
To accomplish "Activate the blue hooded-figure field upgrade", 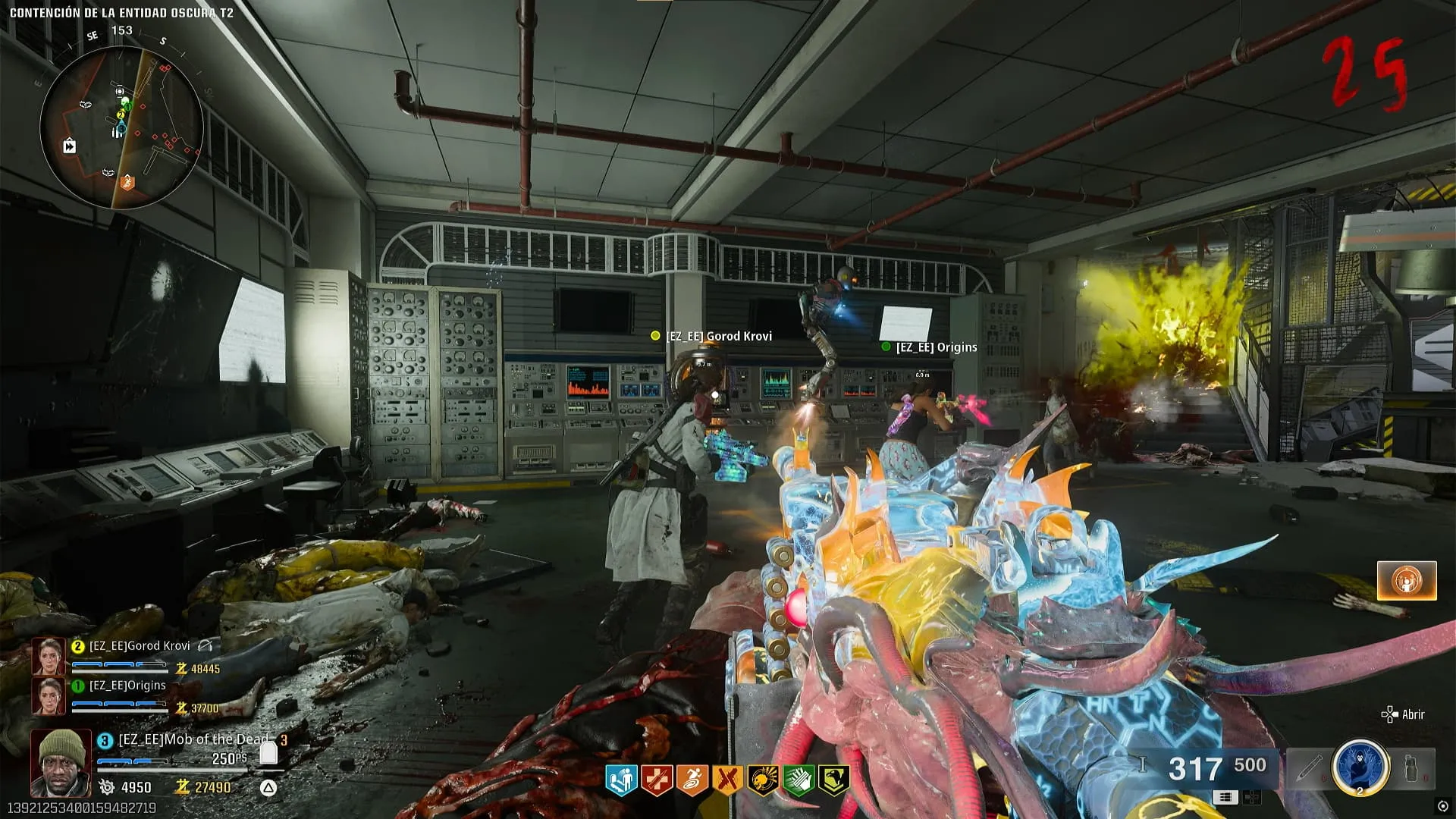I will (x=1360, y=767).
